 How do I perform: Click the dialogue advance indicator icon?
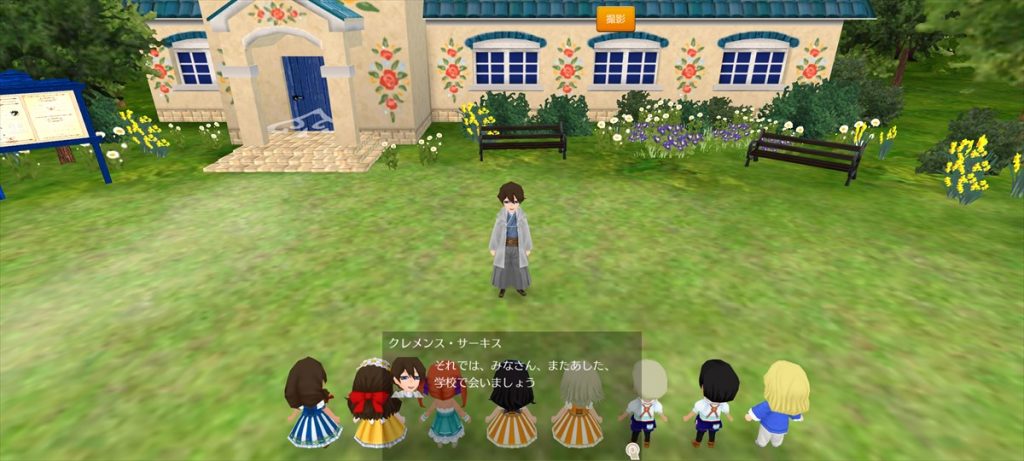632,451
